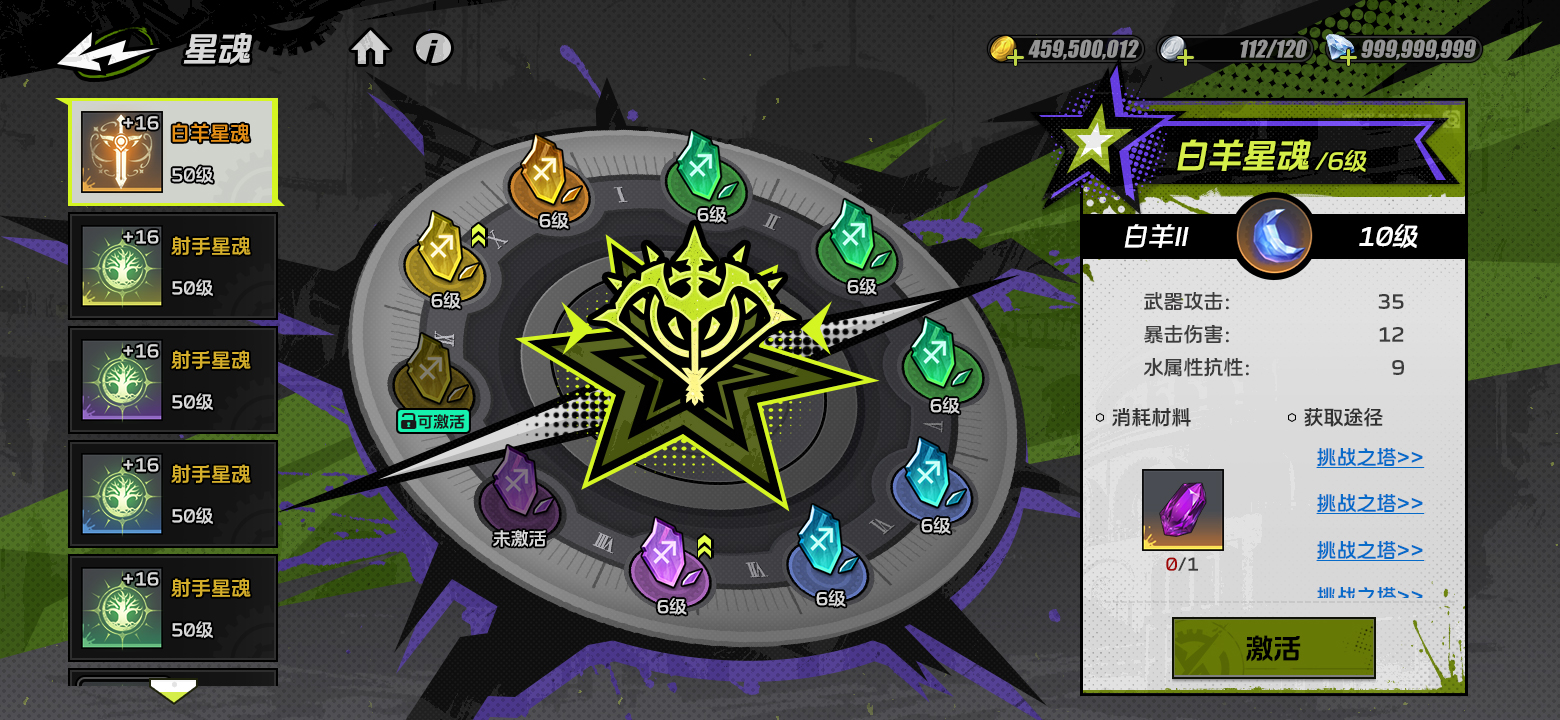
Task: Go to the home screen
Action: point(370,48)
